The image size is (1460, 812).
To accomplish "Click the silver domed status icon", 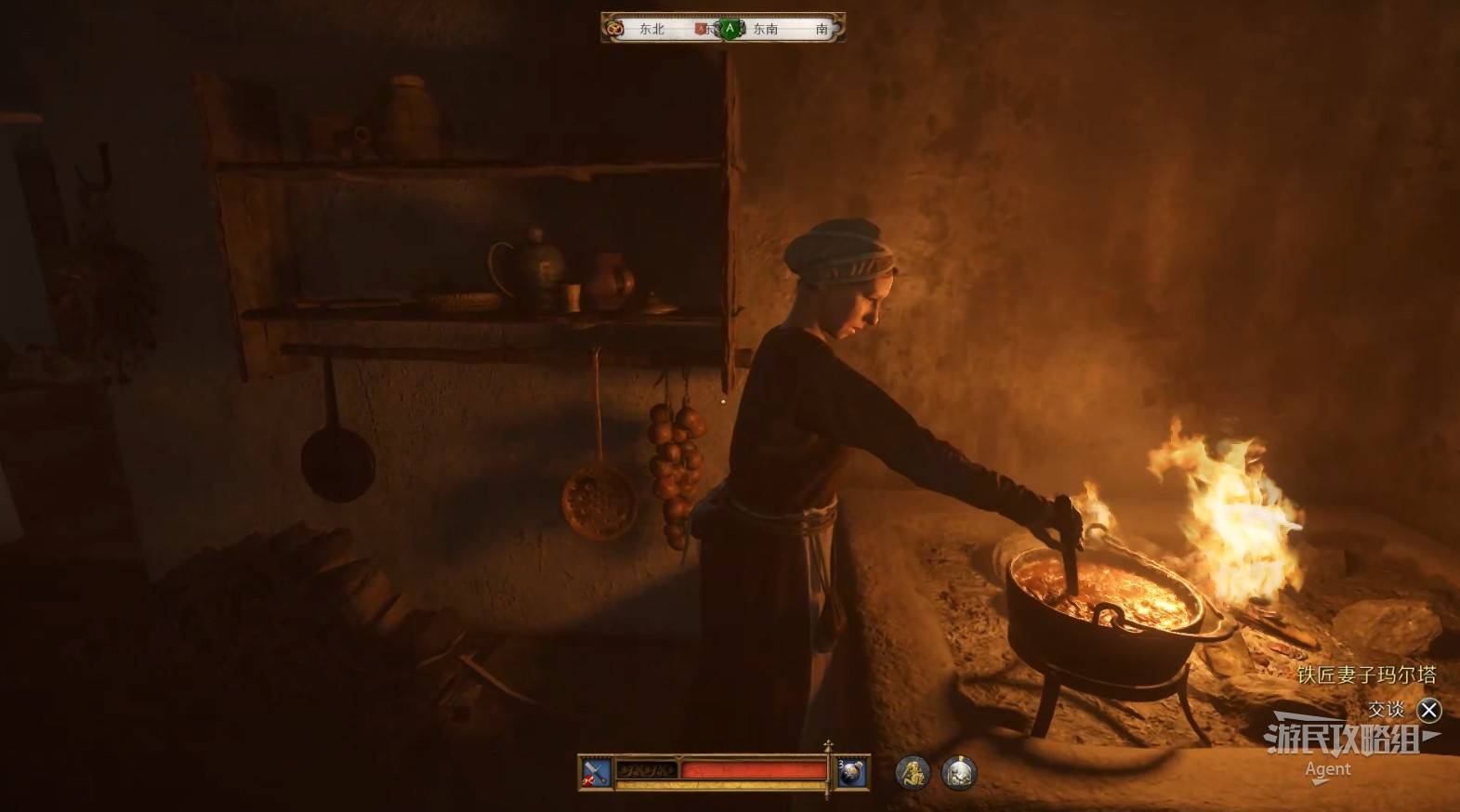I will point(958,772).
